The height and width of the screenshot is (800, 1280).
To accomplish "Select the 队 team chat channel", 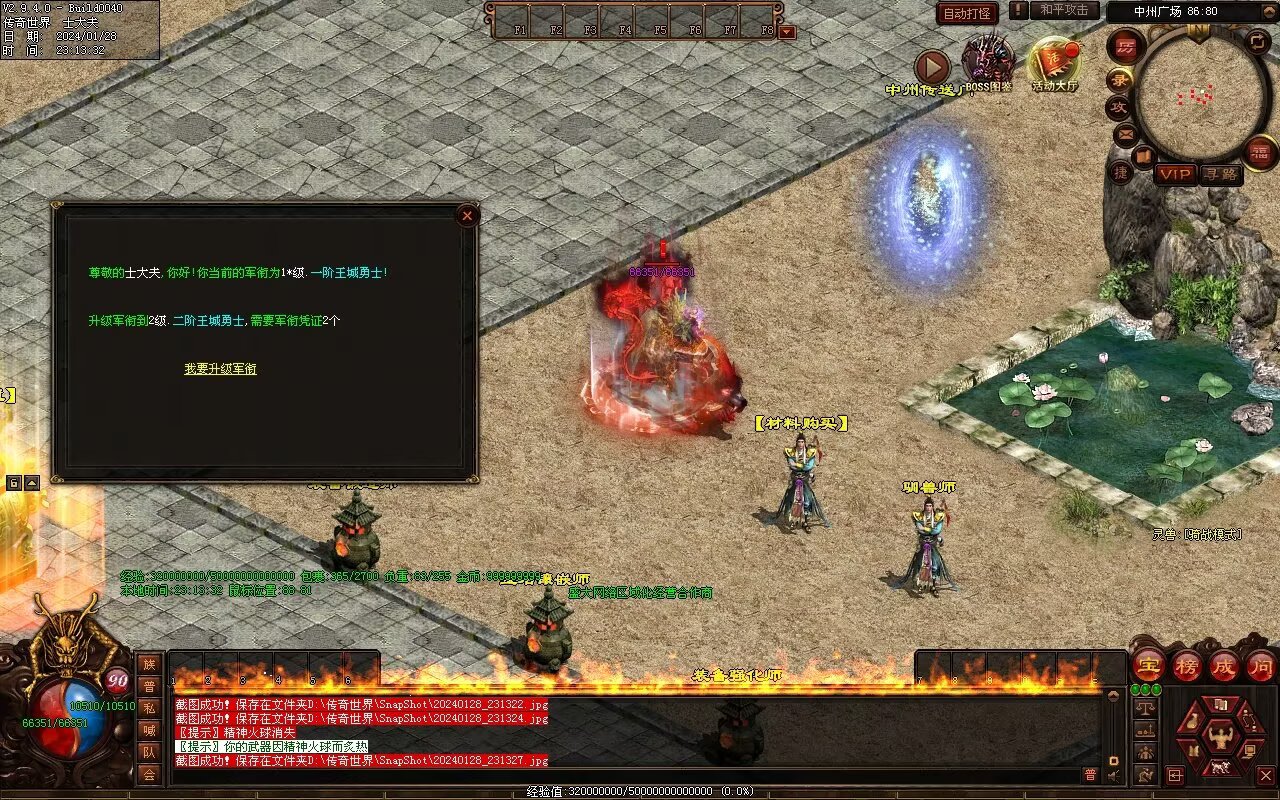I will (x=149, y=752).
